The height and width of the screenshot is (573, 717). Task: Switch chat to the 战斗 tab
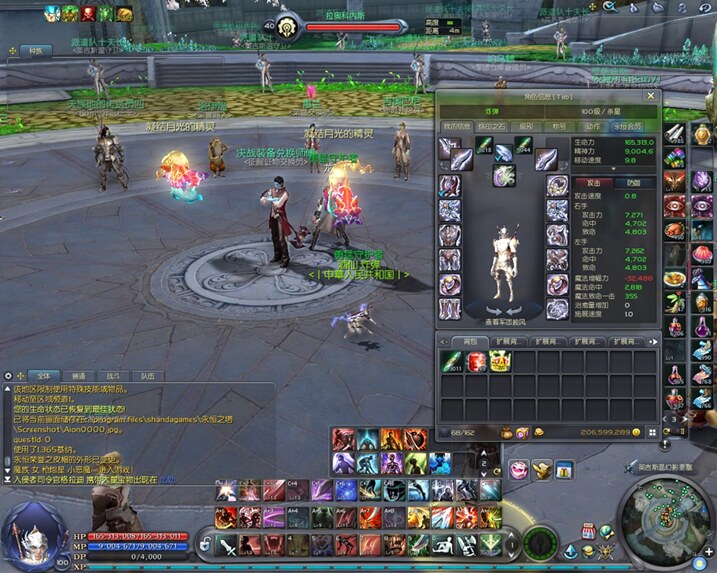[x=113, y=374]
